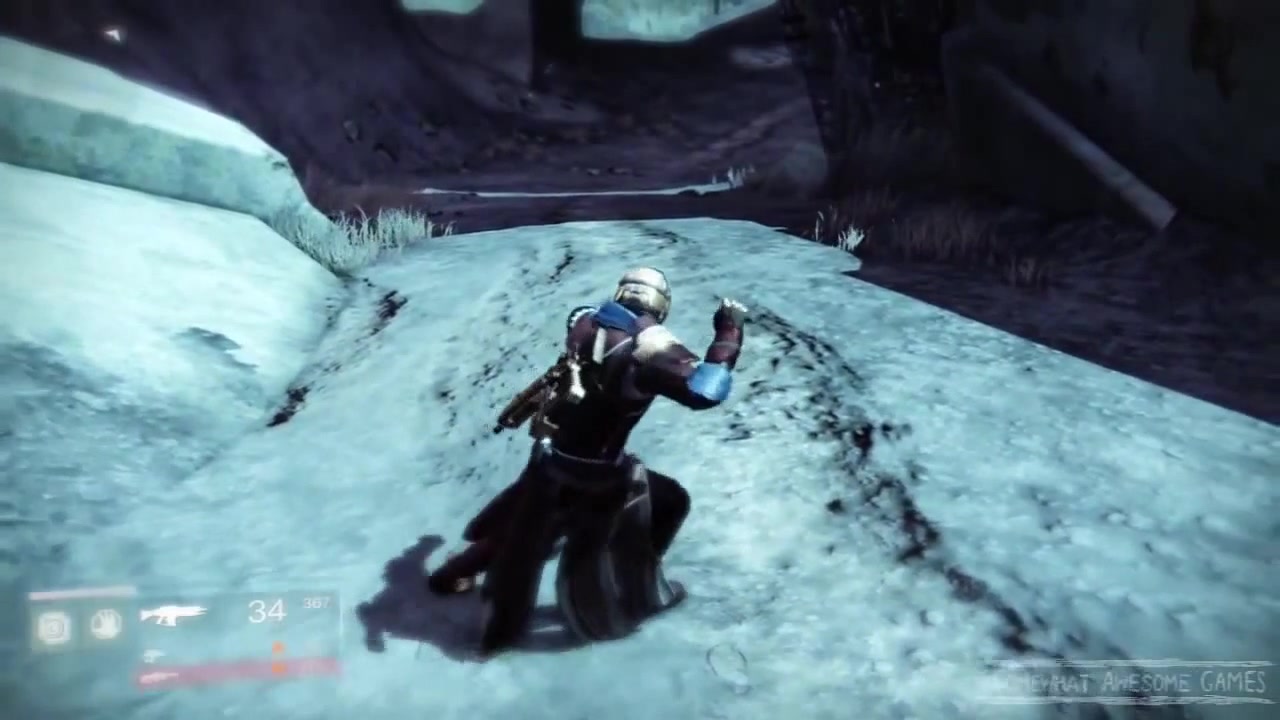Select the heavy weapon icon on red bar

click(158, 677)
